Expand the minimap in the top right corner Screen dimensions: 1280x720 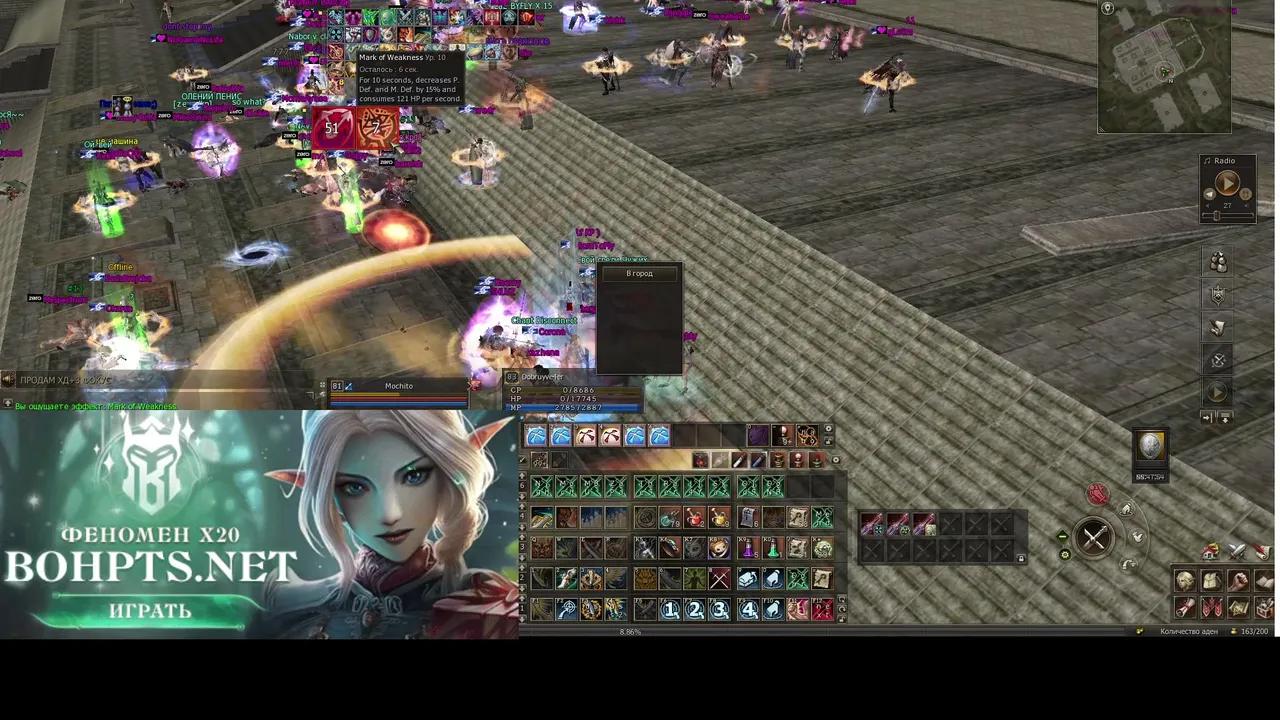point(1107,9)
